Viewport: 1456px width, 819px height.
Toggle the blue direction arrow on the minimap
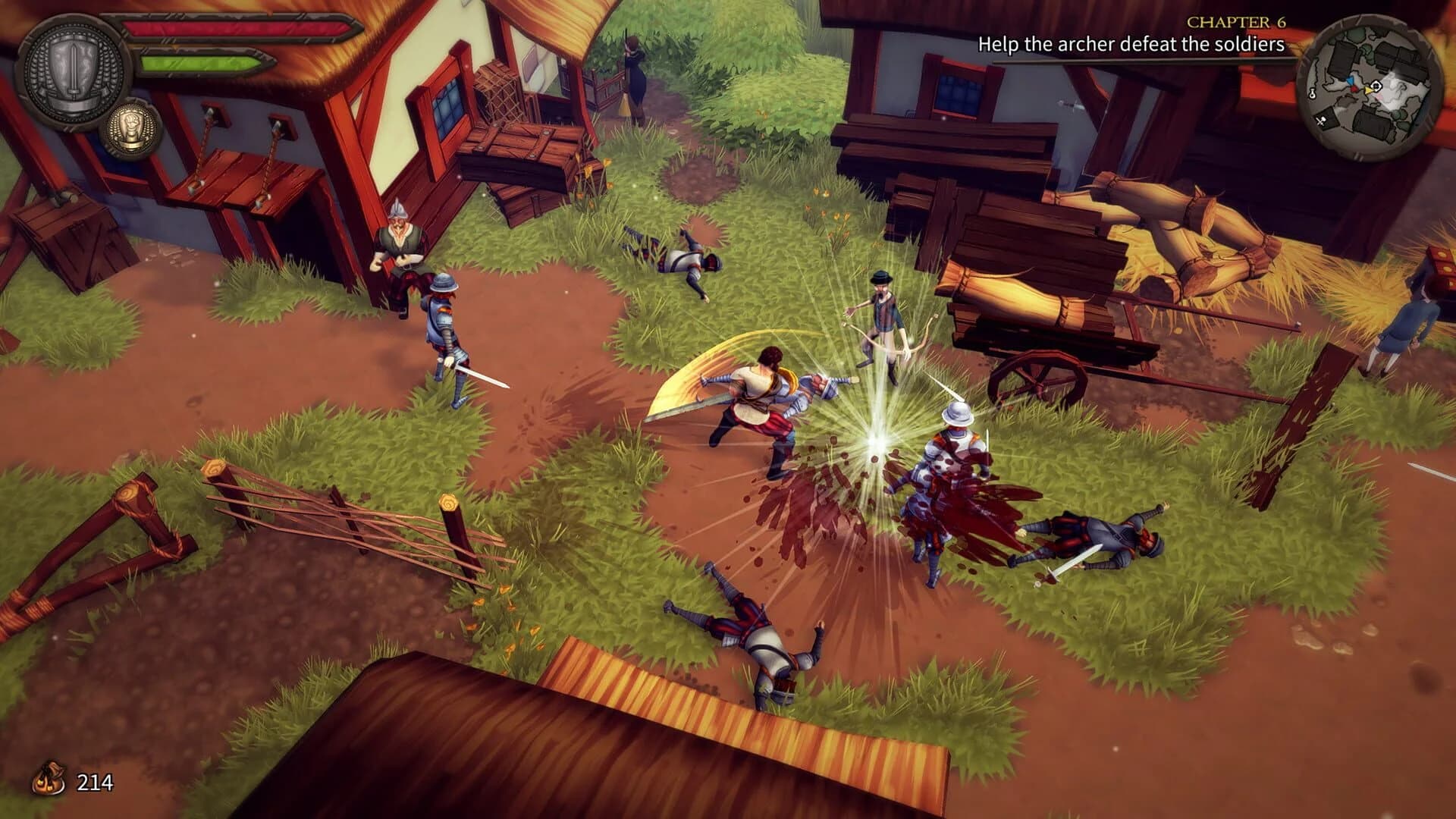point(1351,80)
